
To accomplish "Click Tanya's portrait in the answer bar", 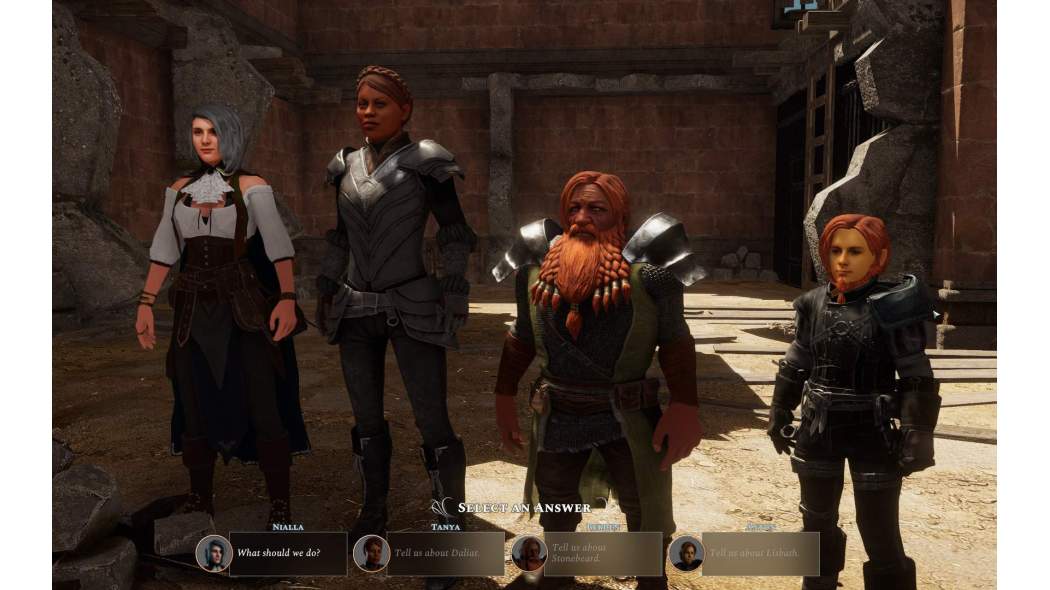I will (371, 553).
